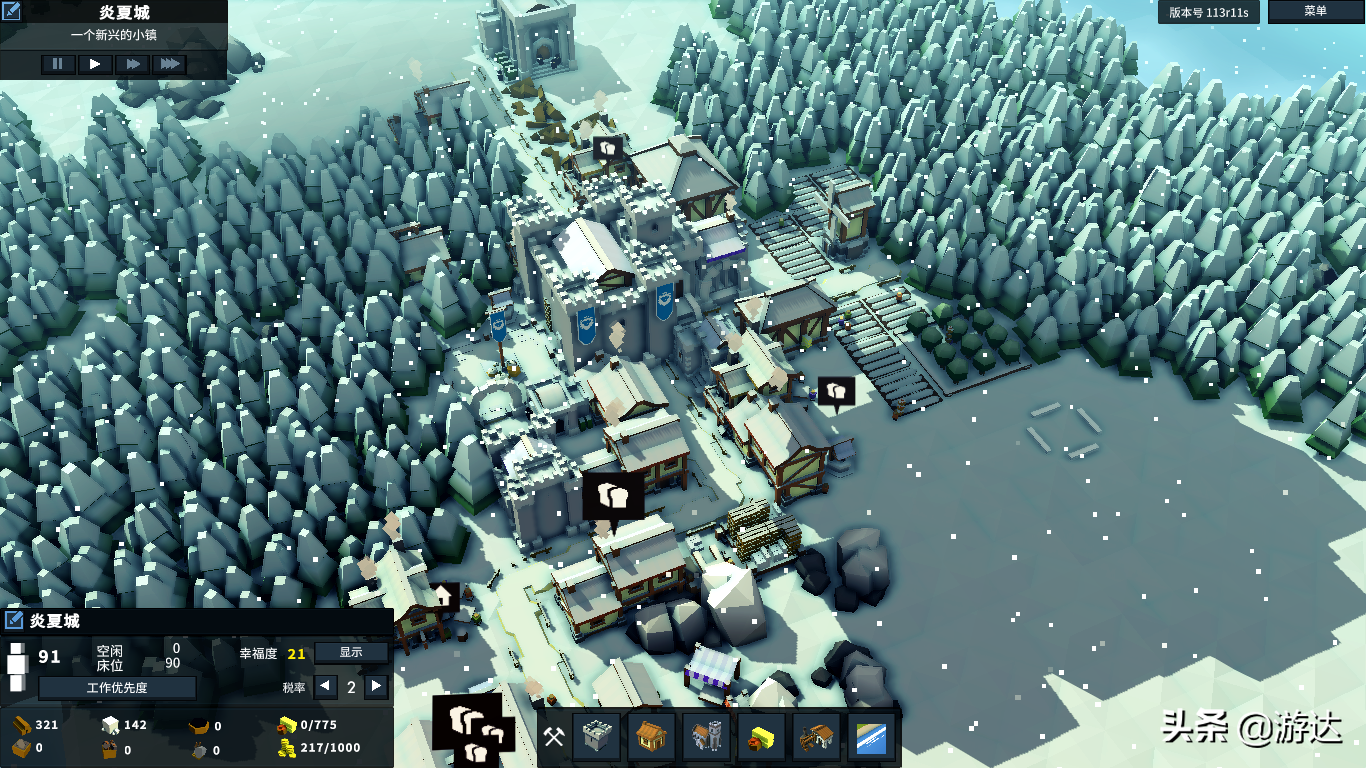Click the 显示 happiness button

point(351,653)
